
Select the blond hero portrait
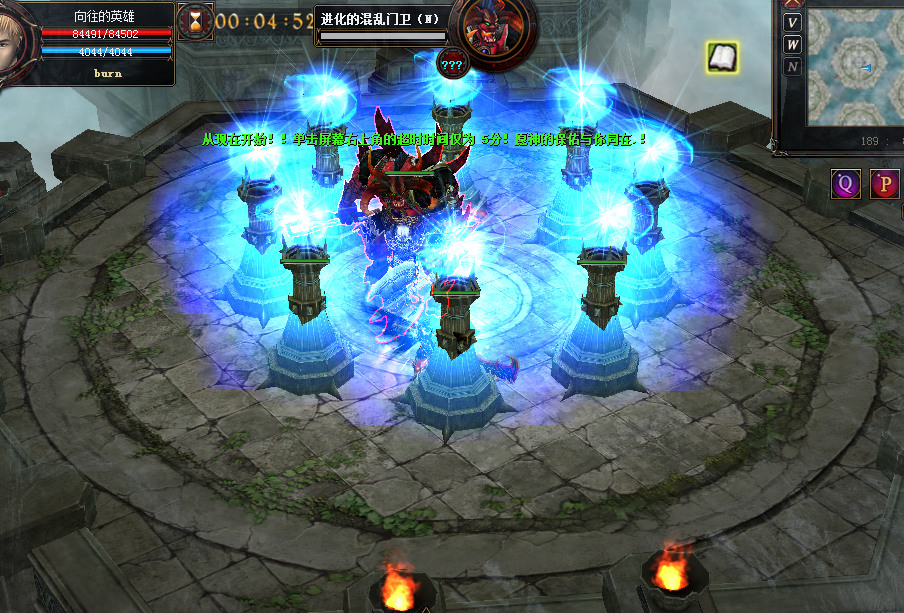17,42
